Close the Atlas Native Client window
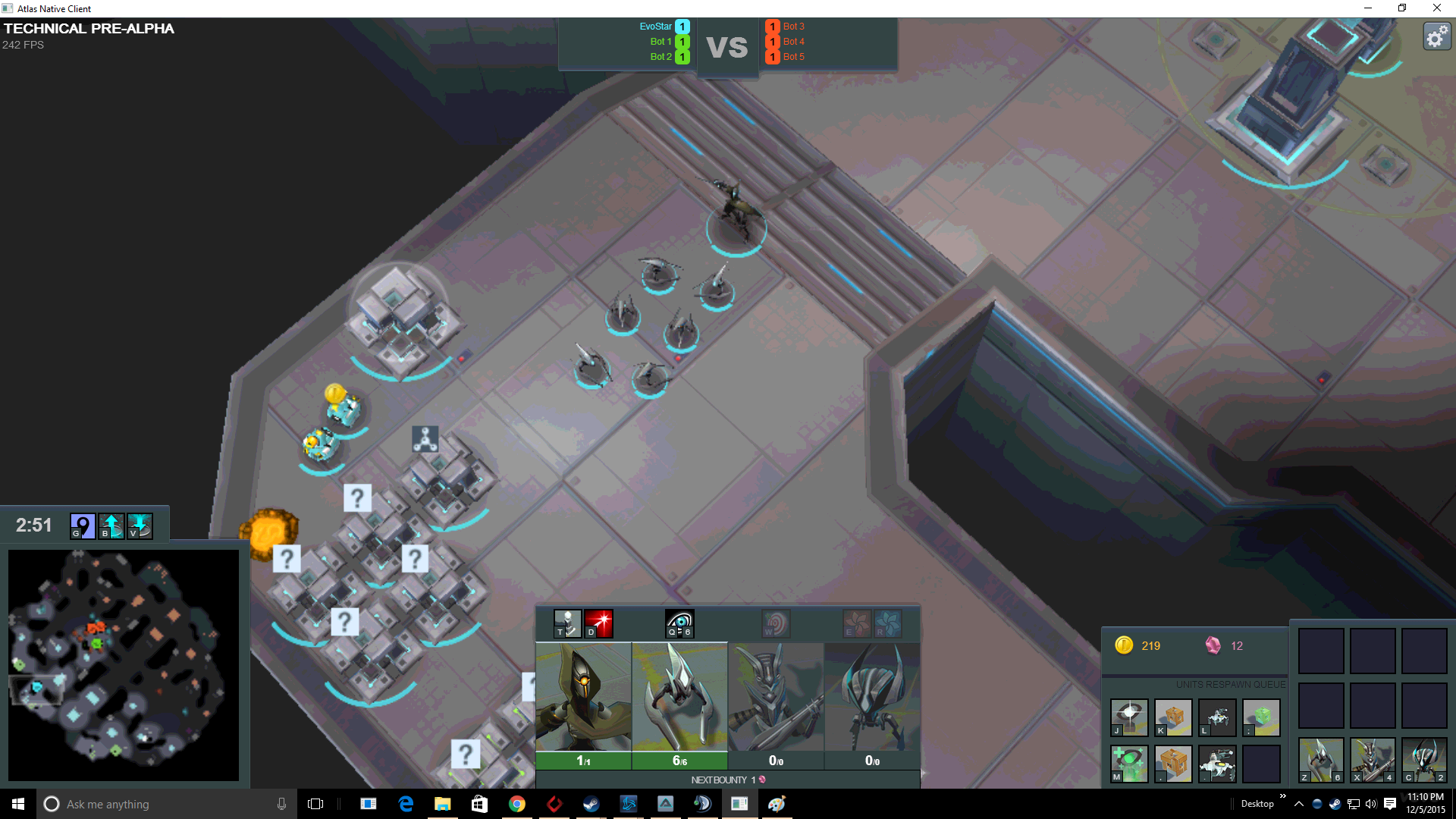The width and height of the screenshot is (1456, 819). click(x=1436, y=8)
